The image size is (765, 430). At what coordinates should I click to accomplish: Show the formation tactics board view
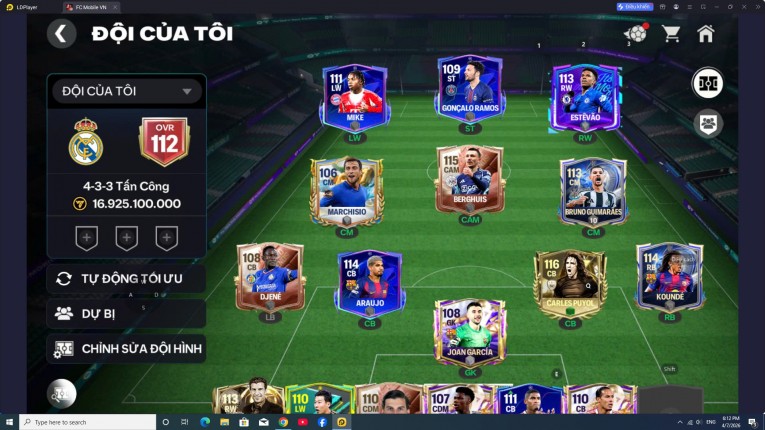point(708,82)
